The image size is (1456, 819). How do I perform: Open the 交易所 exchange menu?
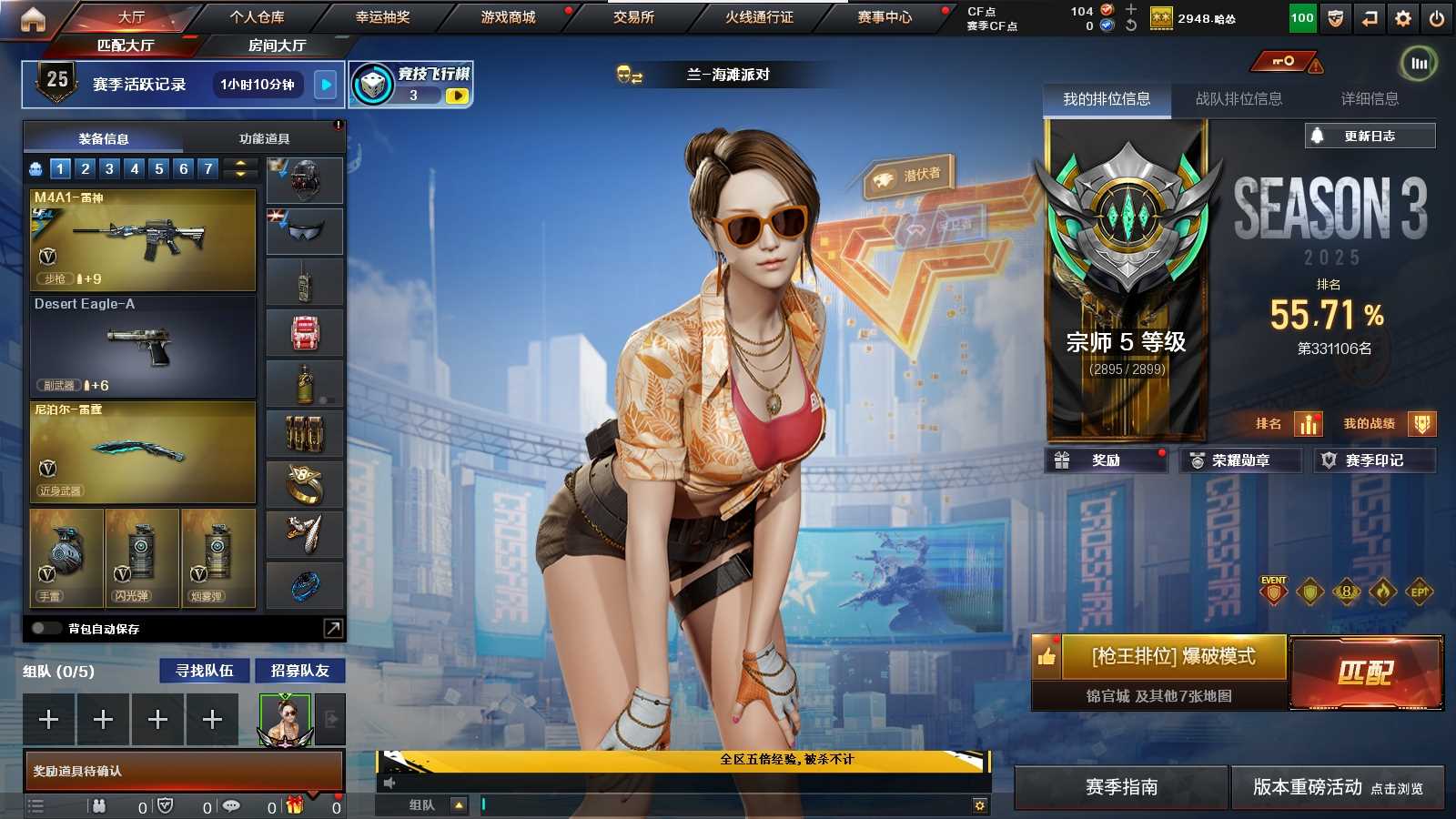633,17
